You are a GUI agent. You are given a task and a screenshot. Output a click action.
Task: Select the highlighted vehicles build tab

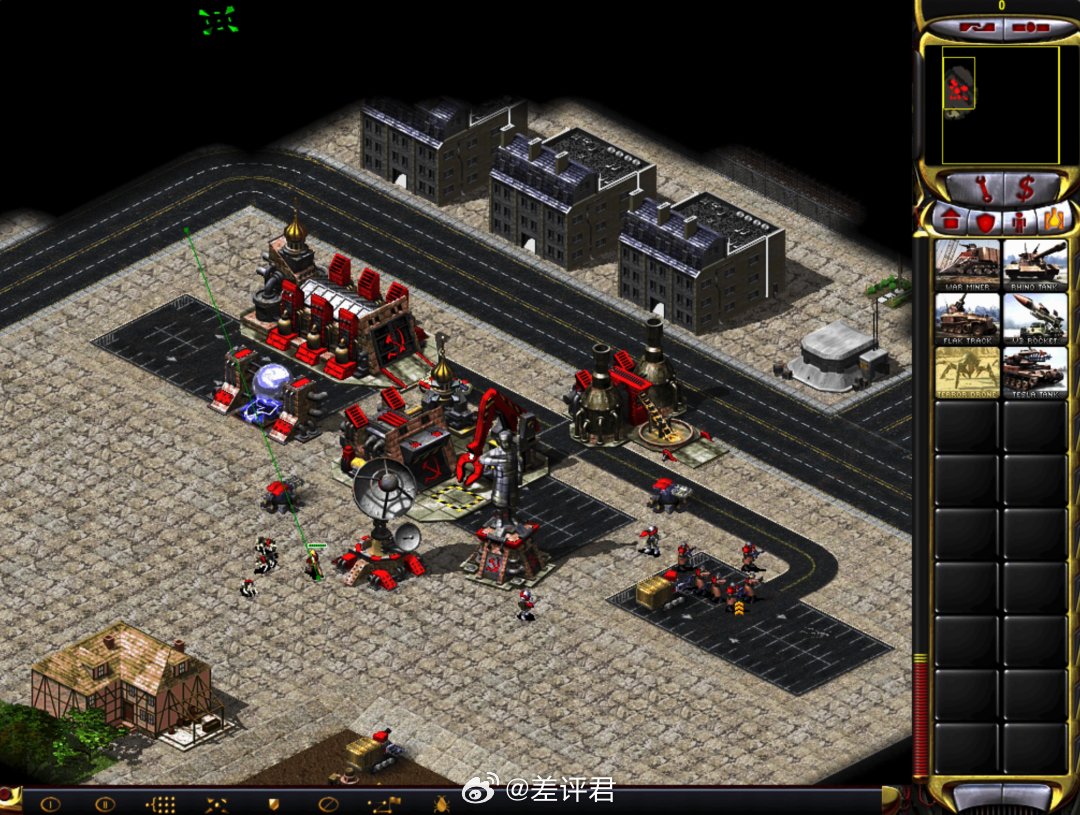tap(1055, 218)
